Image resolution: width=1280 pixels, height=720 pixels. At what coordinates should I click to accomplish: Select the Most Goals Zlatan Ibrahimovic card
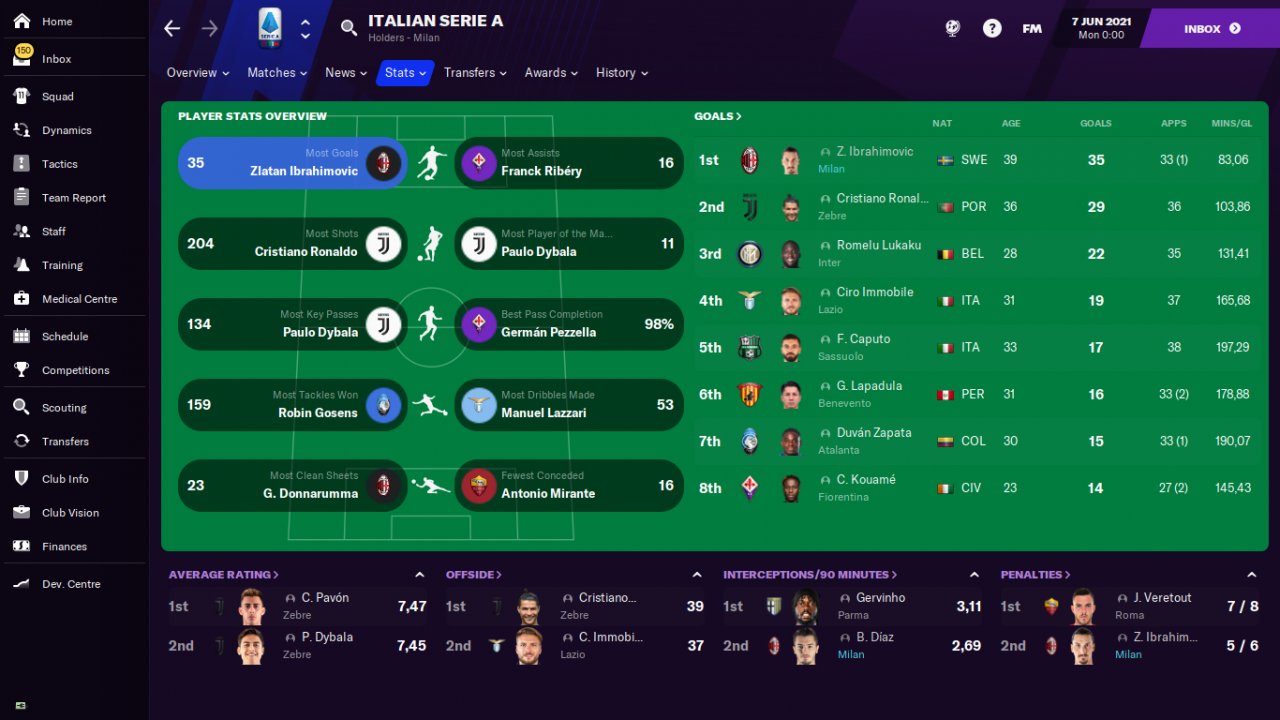click(x=292, y=163)
